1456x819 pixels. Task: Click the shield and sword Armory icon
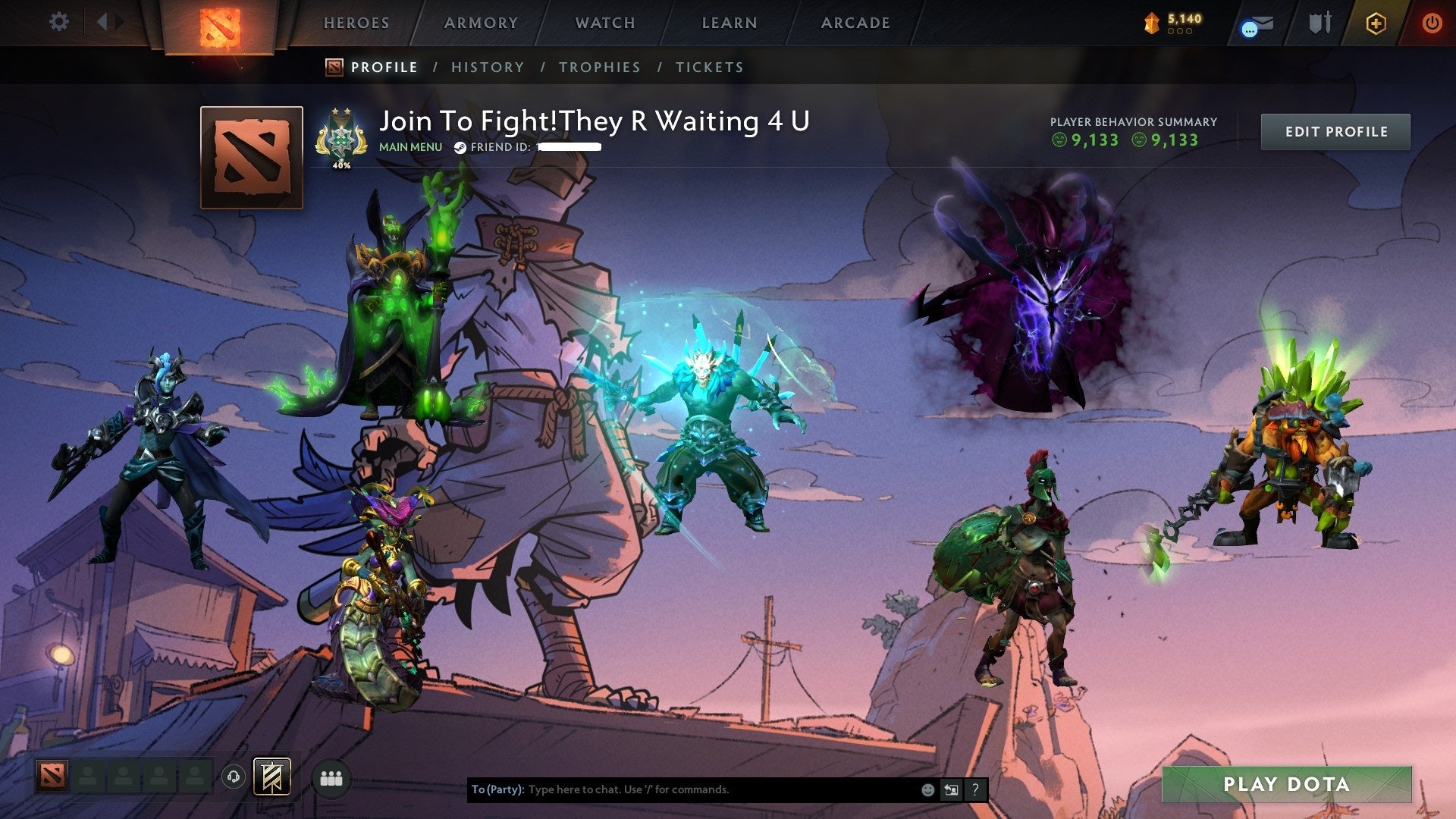point(1319,23)
